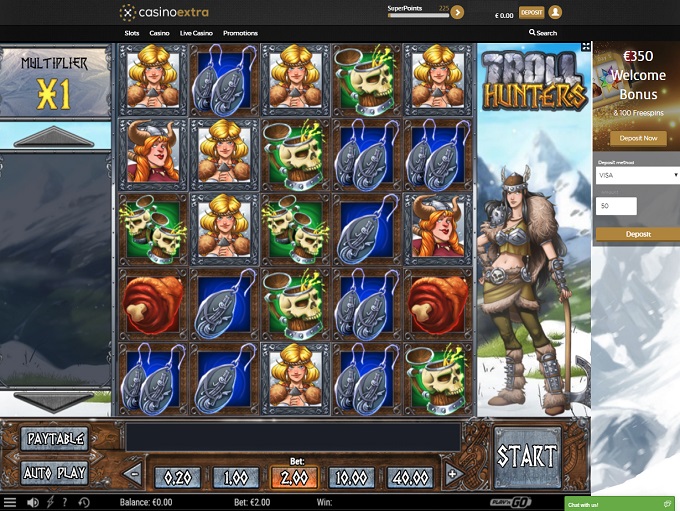
Task: Spin the reels with the START button
Action: point(527,456)
